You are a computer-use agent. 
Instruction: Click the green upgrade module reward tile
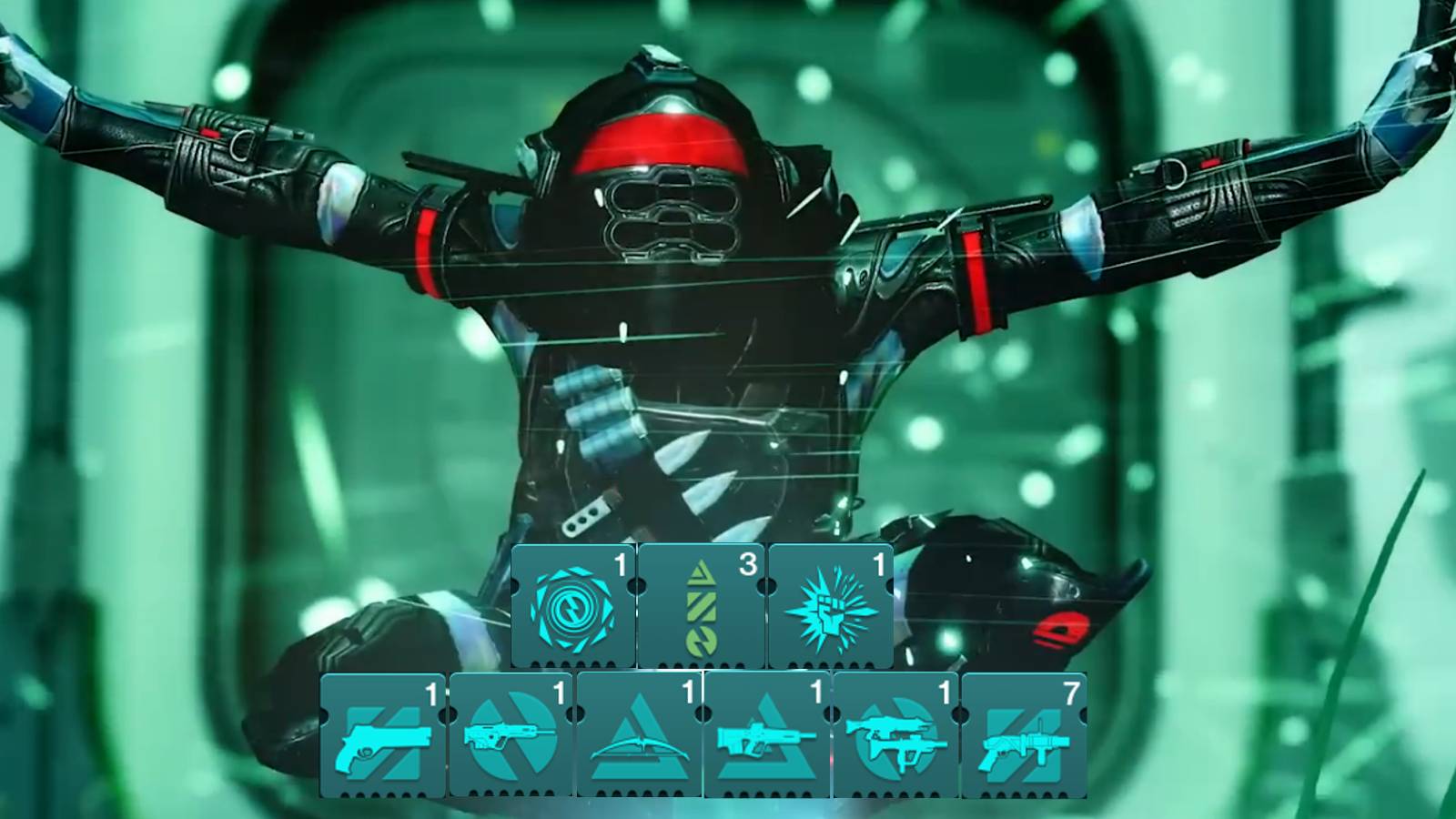point(701,605)
